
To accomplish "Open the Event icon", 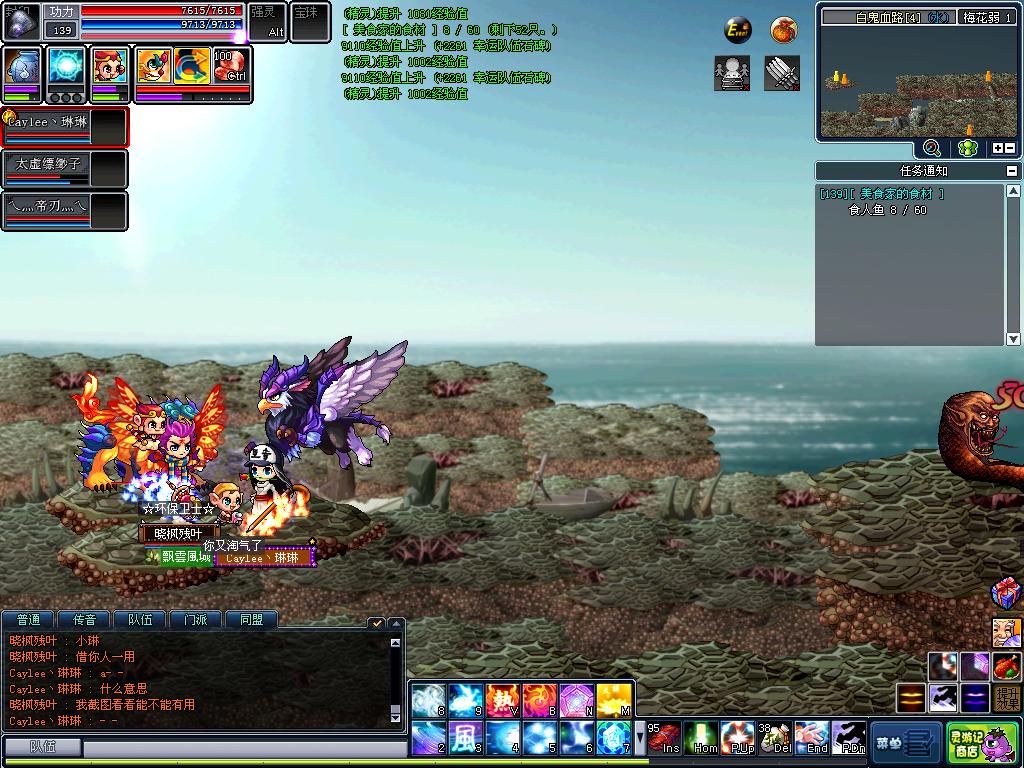I will 738,31.
